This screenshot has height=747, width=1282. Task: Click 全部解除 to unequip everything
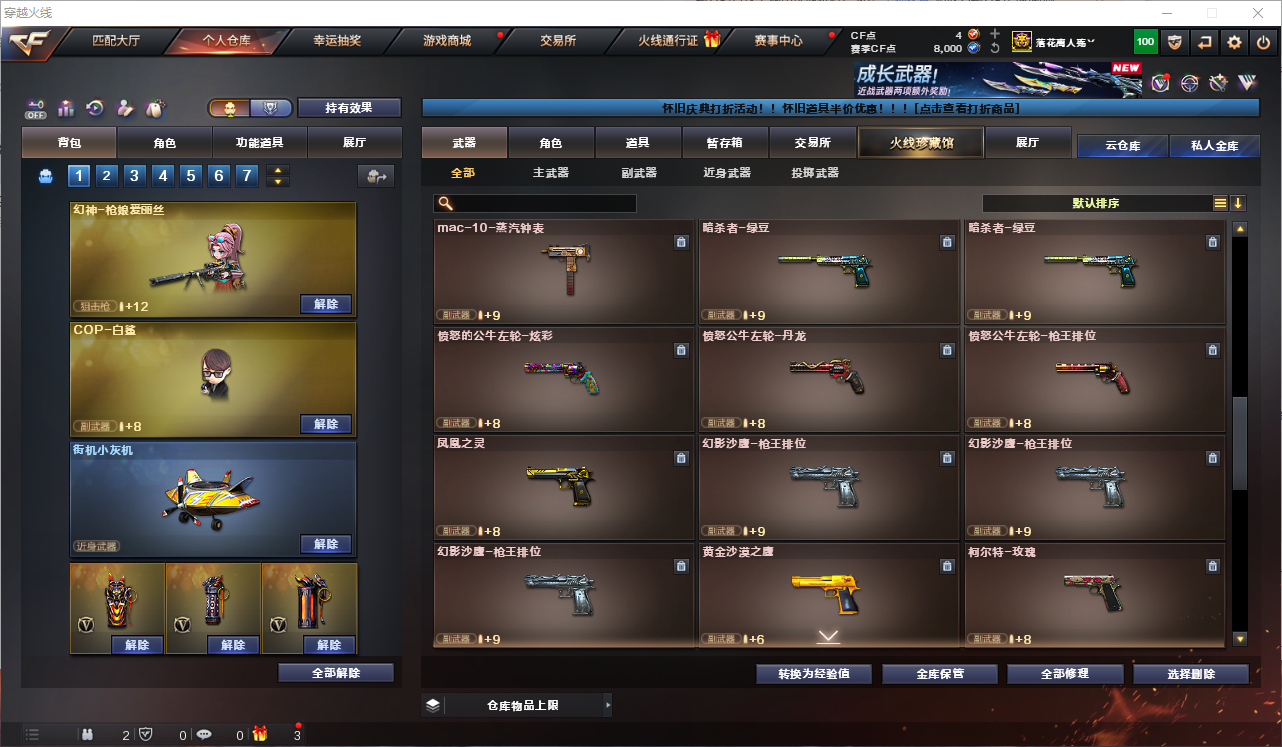[336, 673]
